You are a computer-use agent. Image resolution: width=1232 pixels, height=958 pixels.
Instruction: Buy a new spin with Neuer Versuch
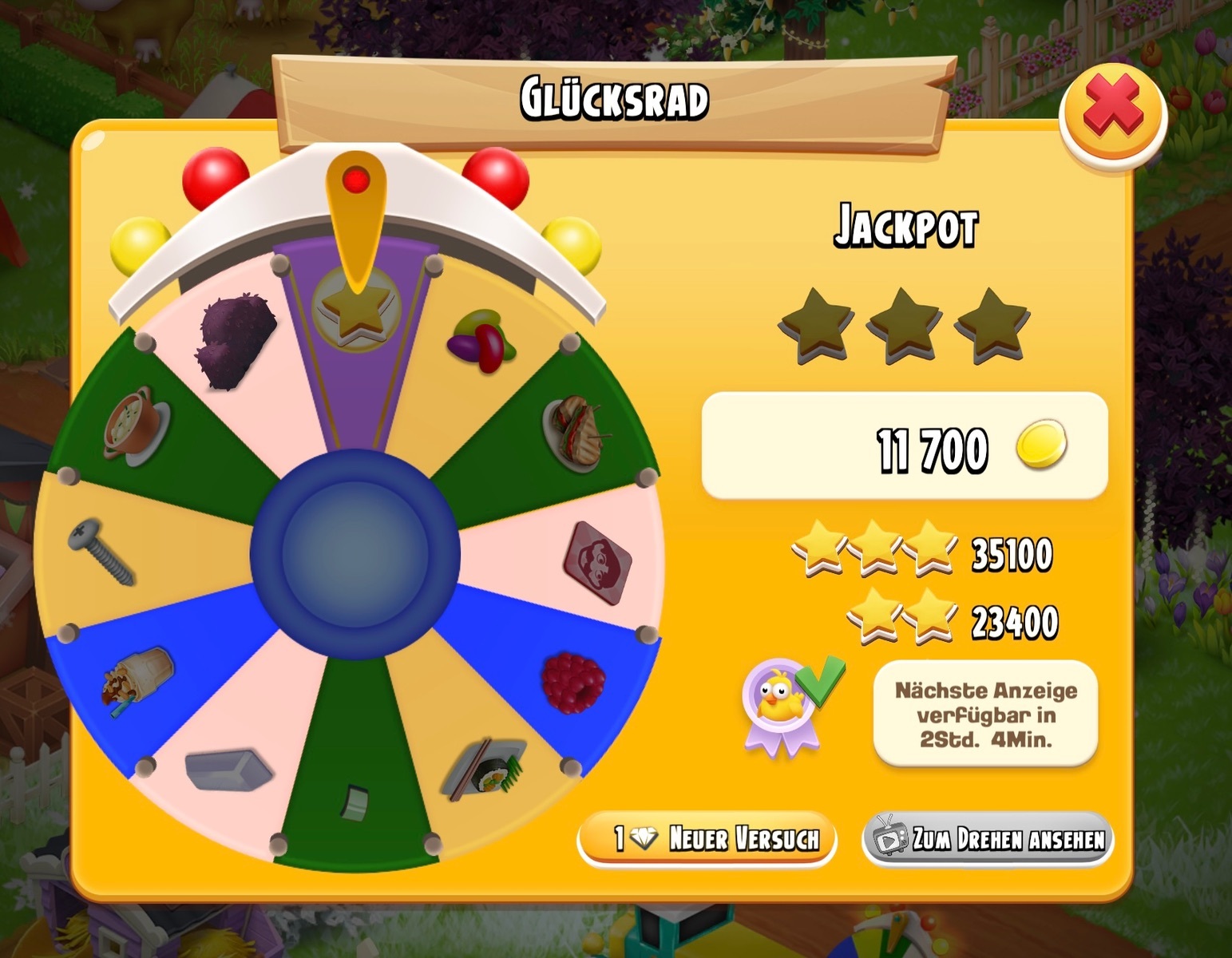point(707,839)
